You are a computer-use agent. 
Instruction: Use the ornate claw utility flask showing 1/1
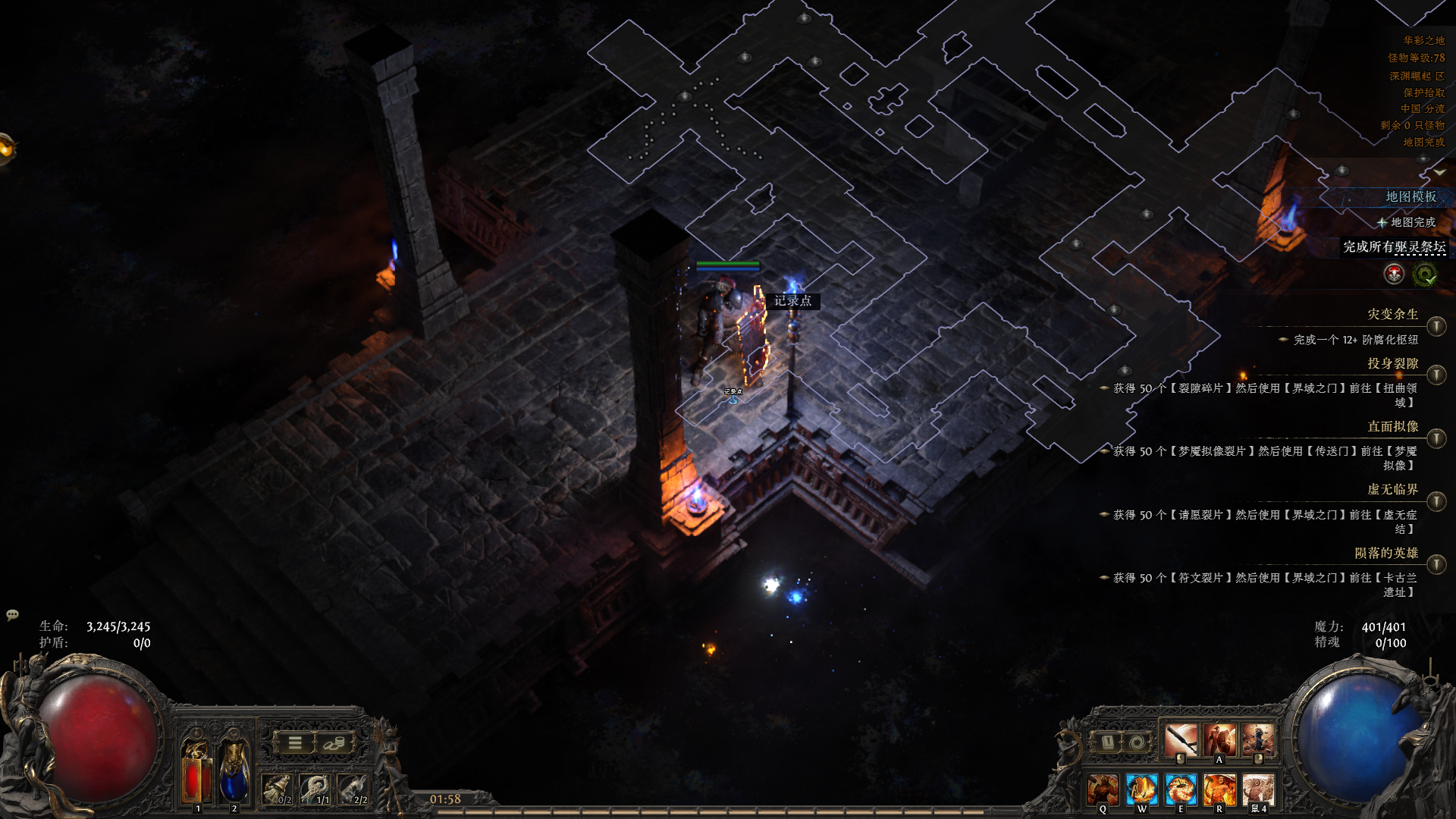(315, 789)
